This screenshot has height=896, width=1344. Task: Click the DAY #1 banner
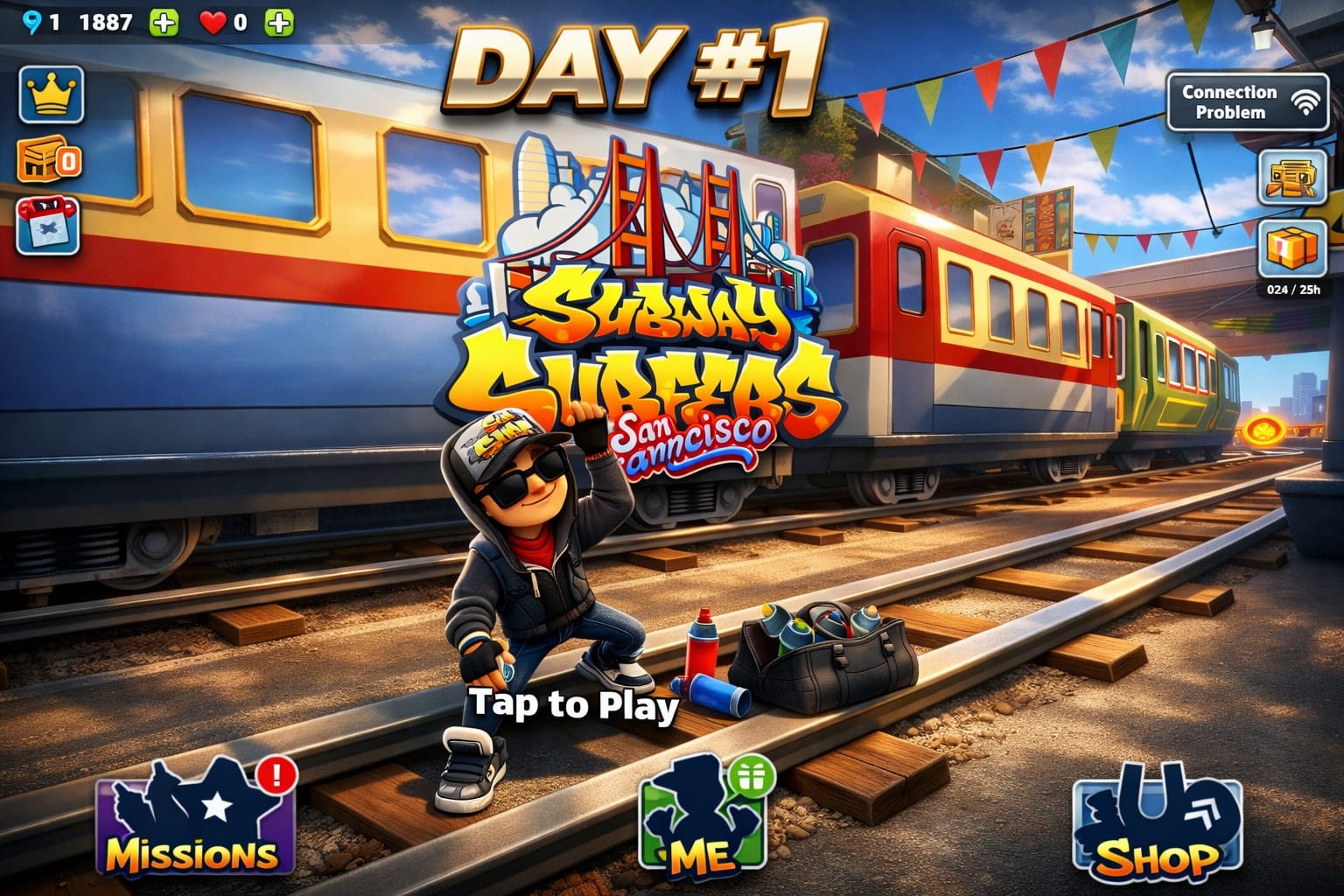click(639, 70)
